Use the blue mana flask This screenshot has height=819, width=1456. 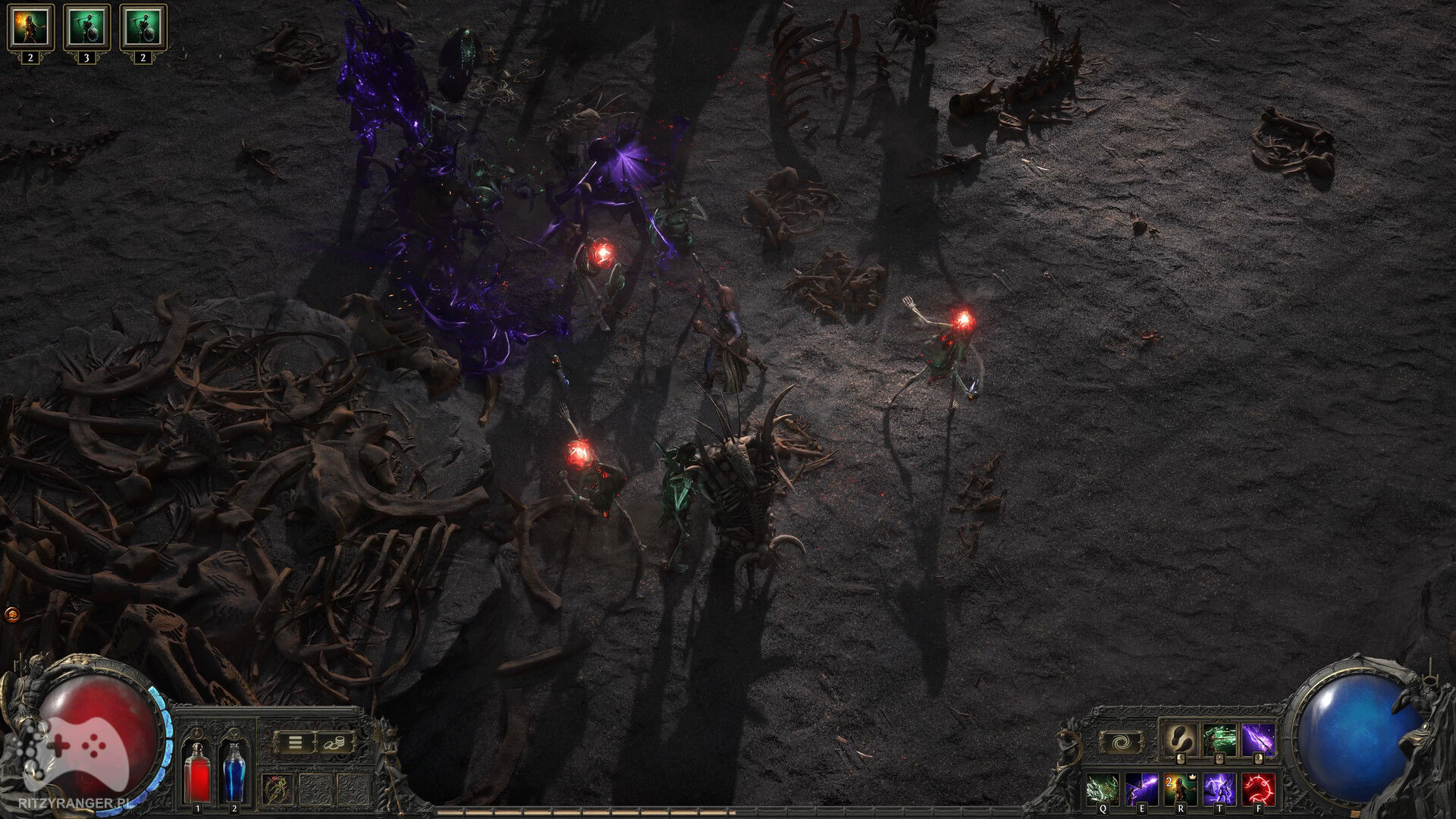point(234,772)
